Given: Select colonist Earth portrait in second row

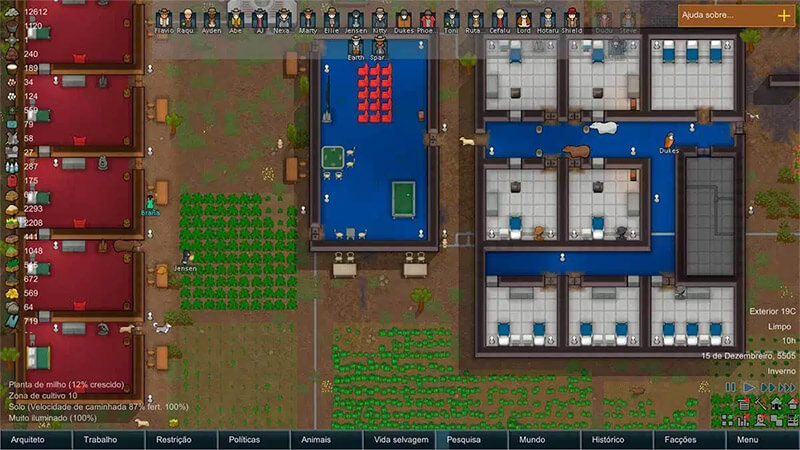Looking at the screenshot, I should (x=356, y=46).
